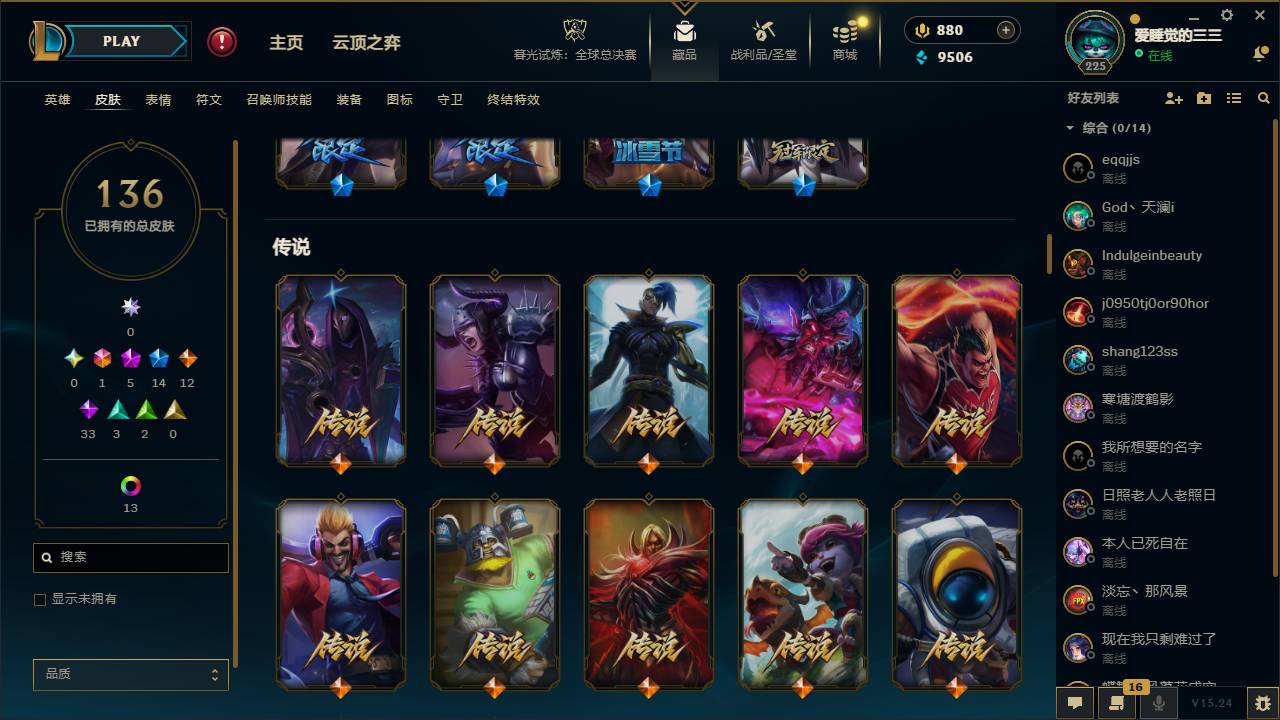Click inside the 搜索 search field
Image resolution: width=1280 pixels, height=720 pixels.
click(x=130, y=557)
